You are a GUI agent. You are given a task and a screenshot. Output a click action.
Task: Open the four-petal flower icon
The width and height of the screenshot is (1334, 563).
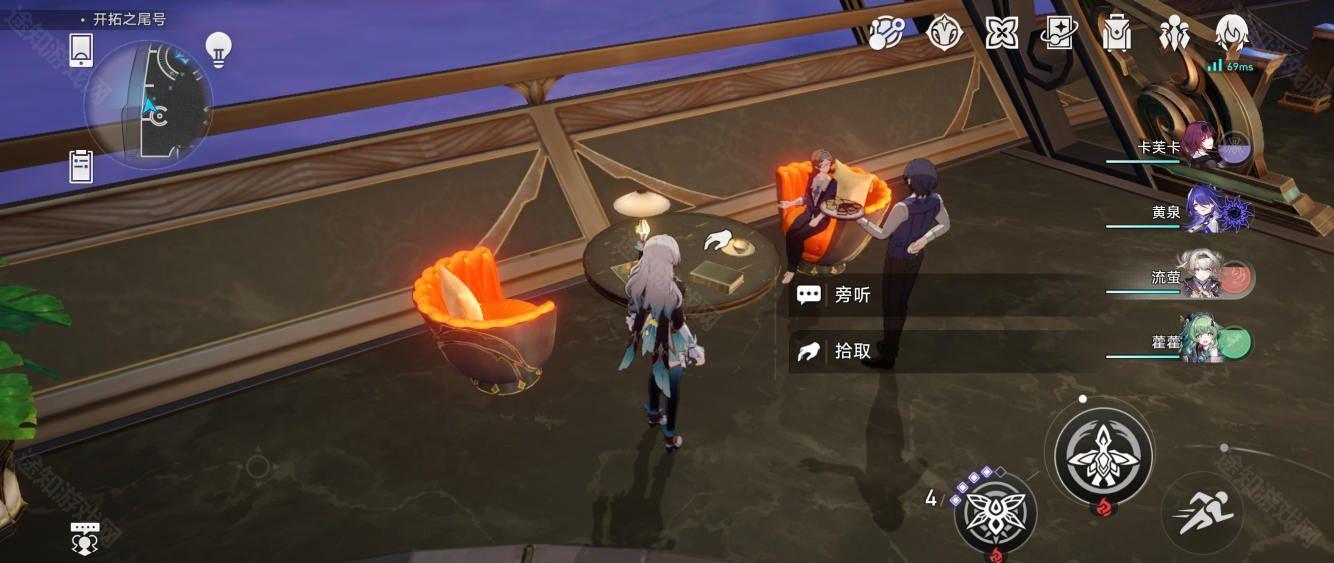click(x=1001, y=33)
